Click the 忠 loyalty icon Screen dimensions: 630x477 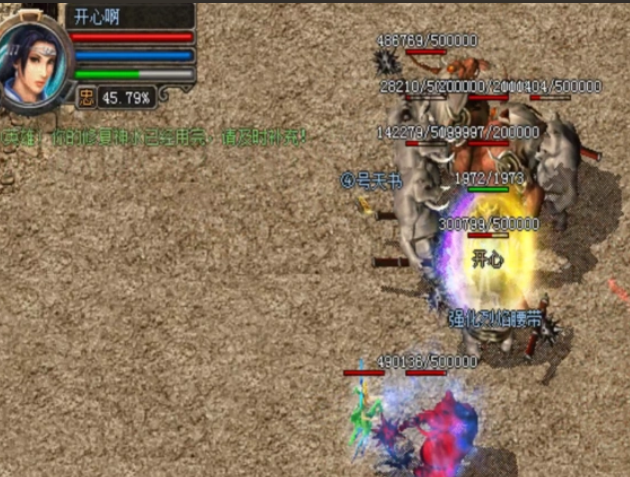coord(87,97)
